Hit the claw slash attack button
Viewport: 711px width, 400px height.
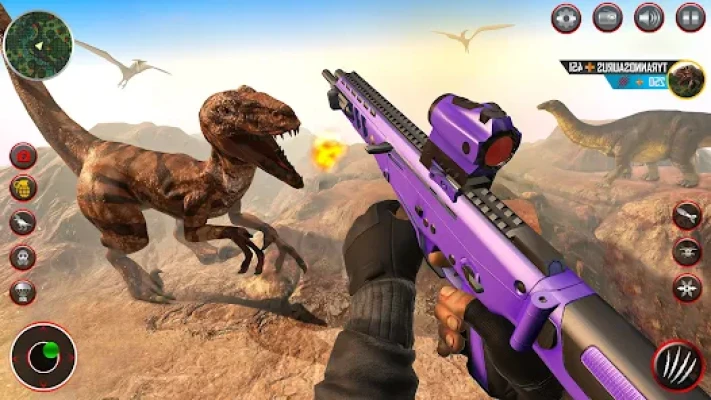click(678, 364)
